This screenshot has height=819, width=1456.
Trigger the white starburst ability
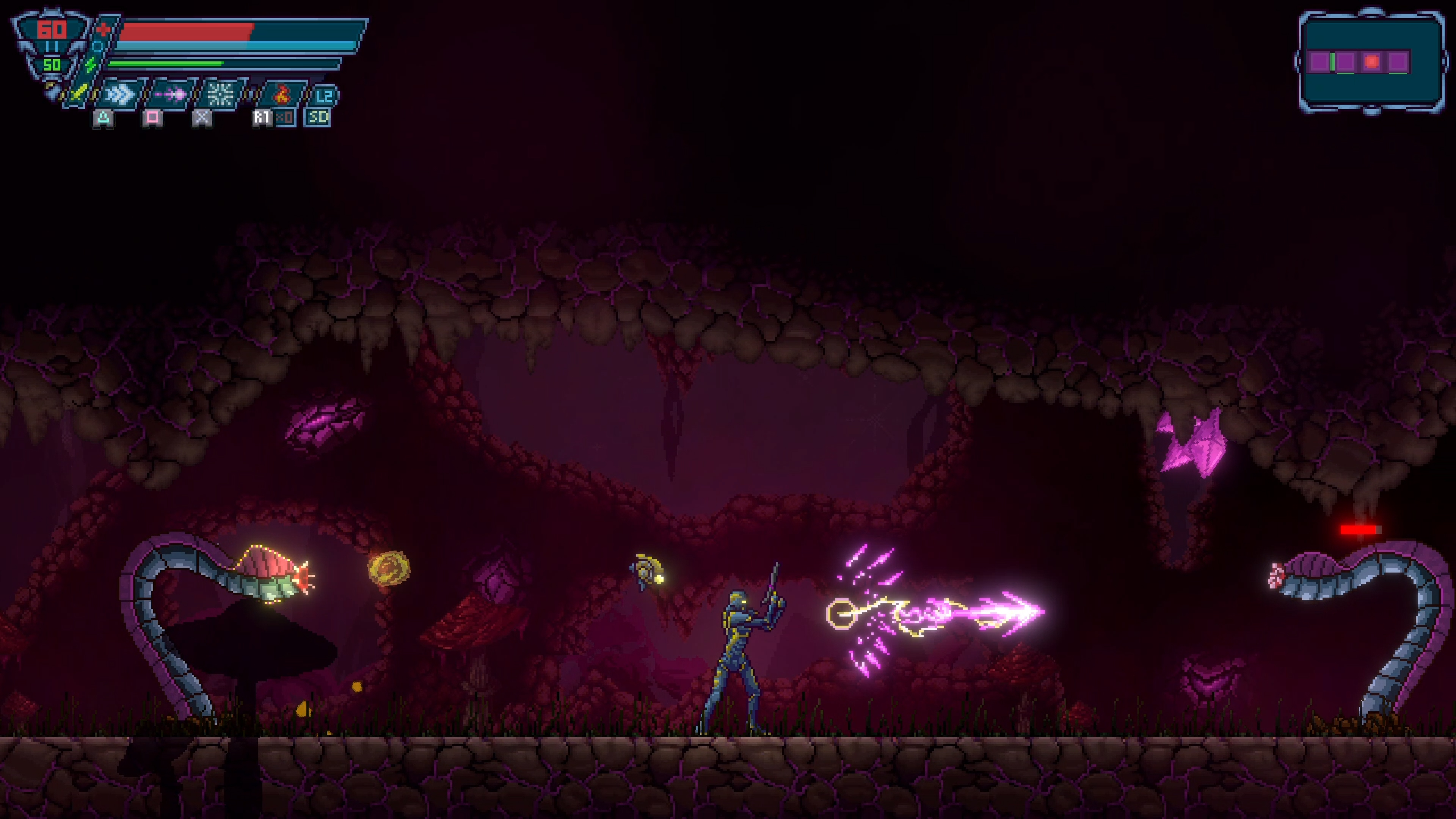click(x=220, y=94)
